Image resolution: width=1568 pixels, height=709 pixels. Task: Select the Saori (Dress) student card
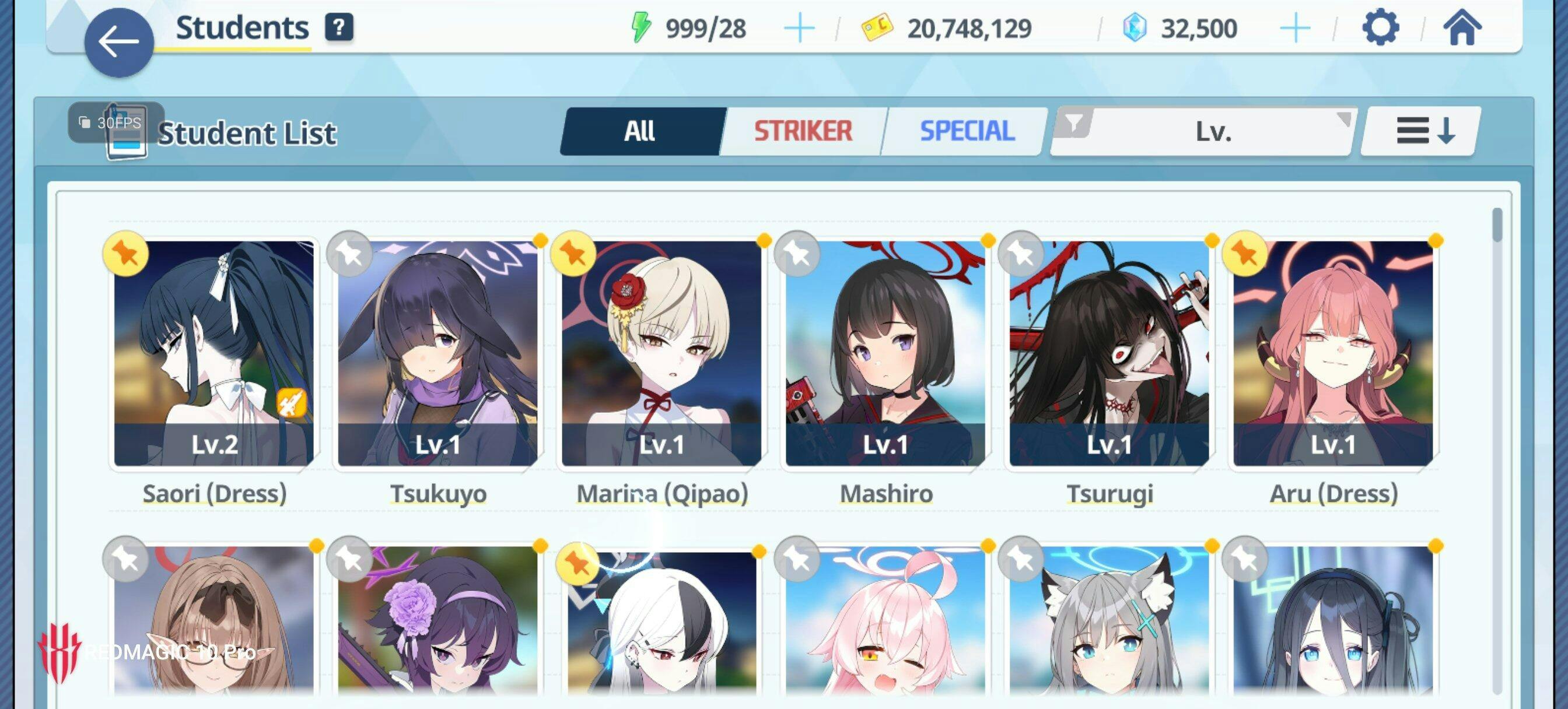(x=214, y=353)
